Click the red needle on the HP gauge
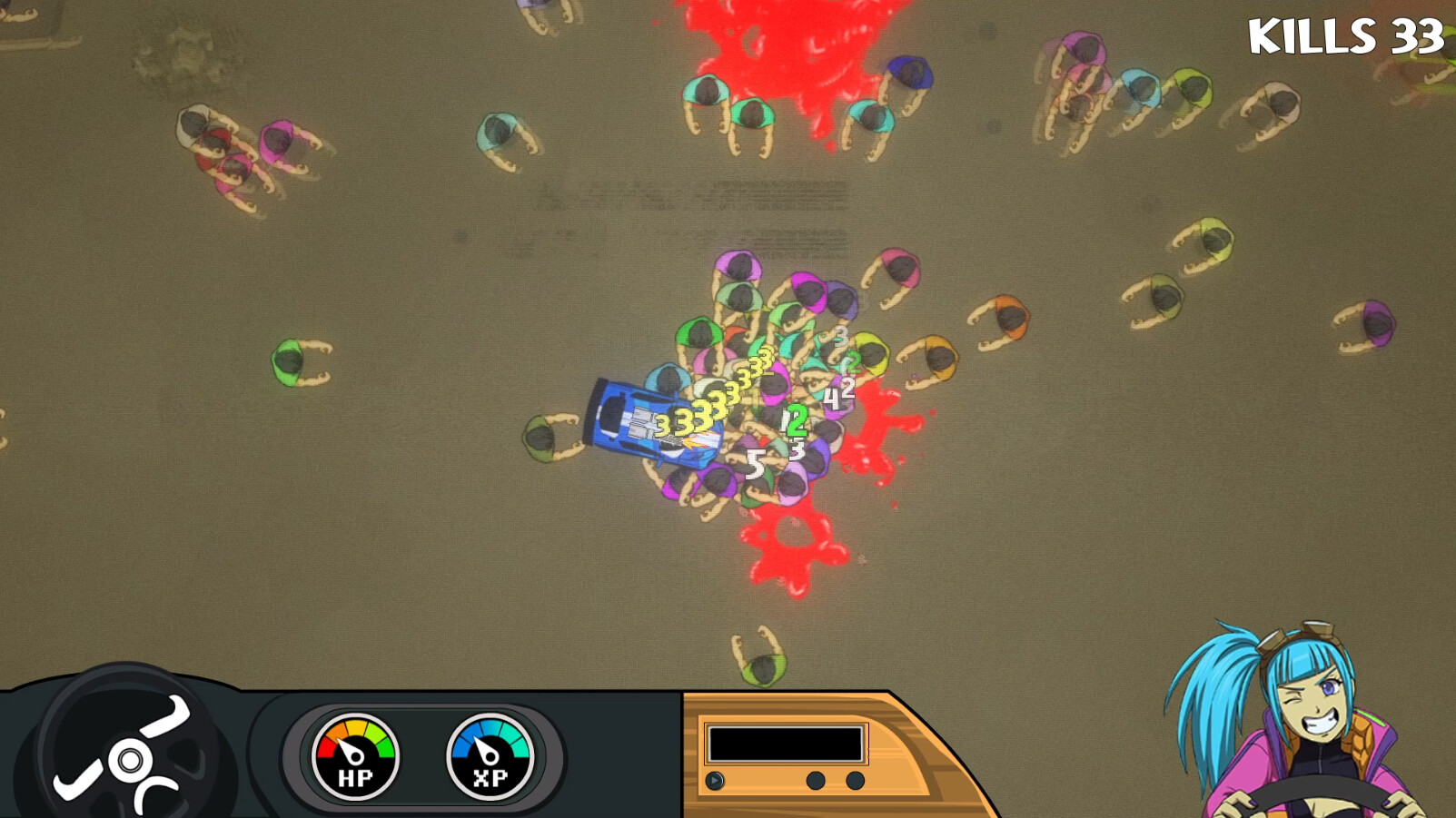1456x818 pixels. click(348, 750)
